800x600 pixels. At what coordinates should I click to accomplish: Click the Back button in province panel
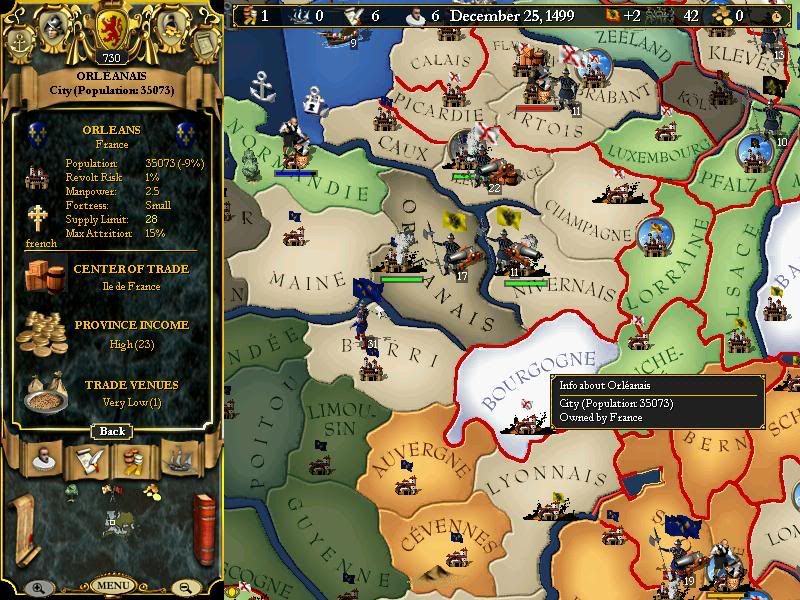tap(111, 431)
